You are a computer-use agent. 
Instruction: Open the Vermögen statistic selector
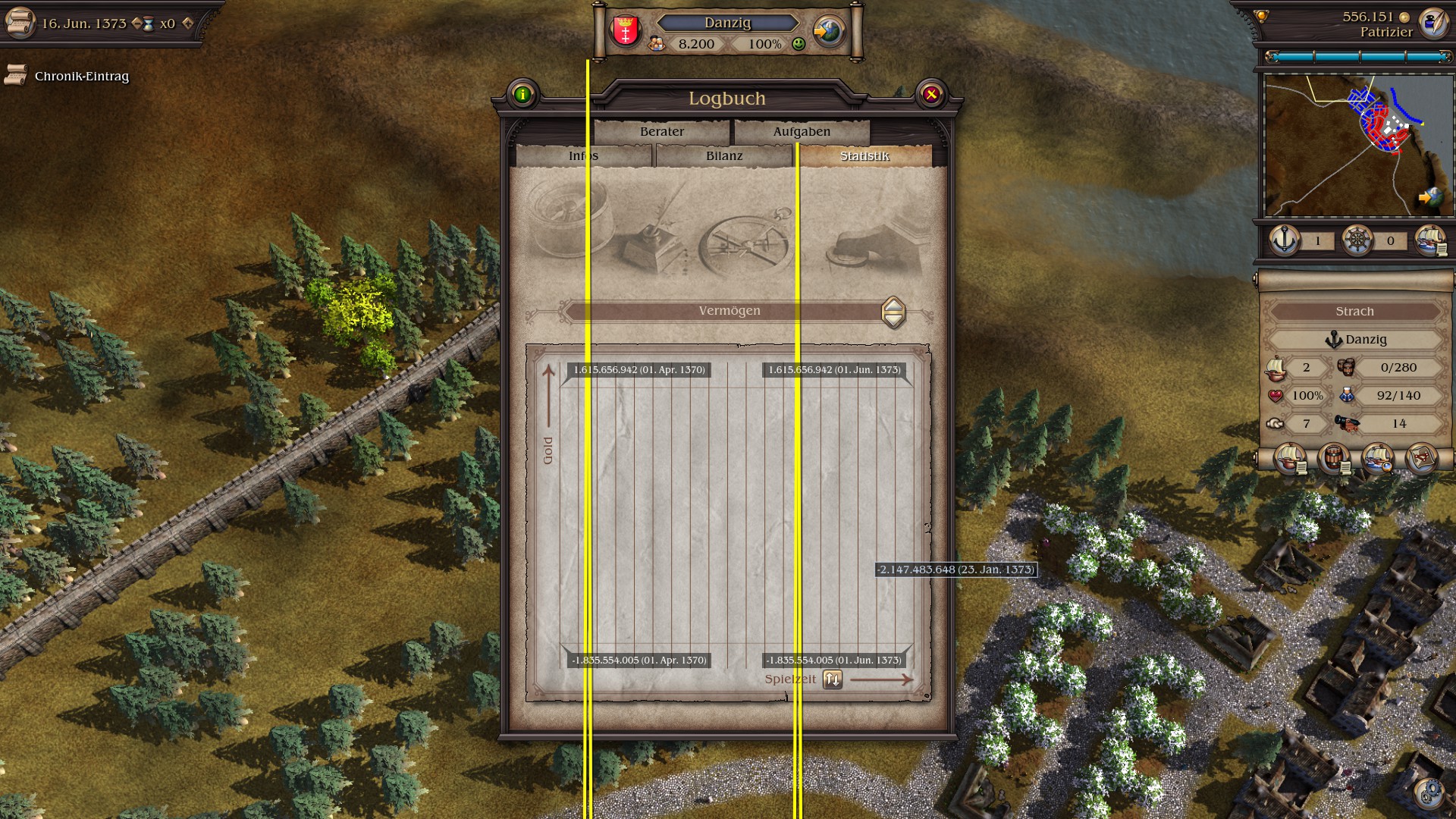click(x=730, y=311)
